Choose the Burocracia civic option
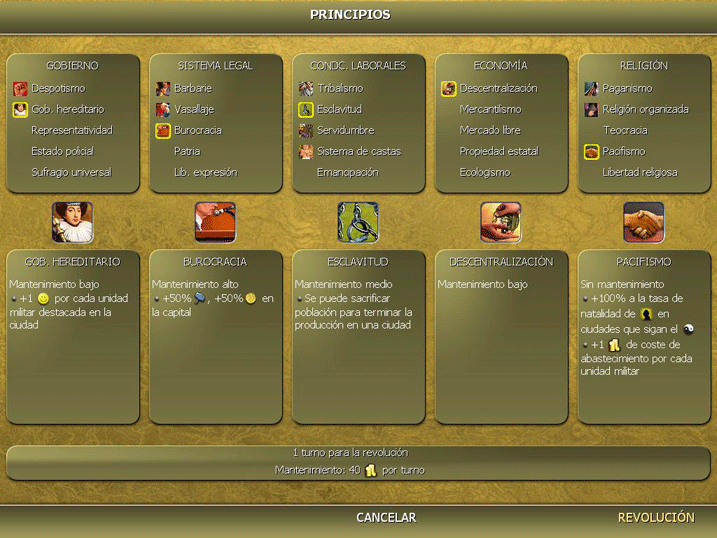Screen dimensions: 717x538 point(198,130)
